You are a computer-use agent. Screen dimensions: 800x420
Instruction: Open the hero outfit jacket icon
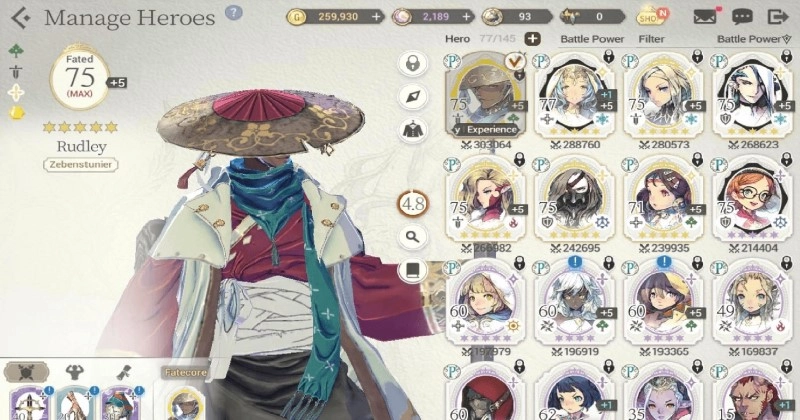click(x=412, y=128)
